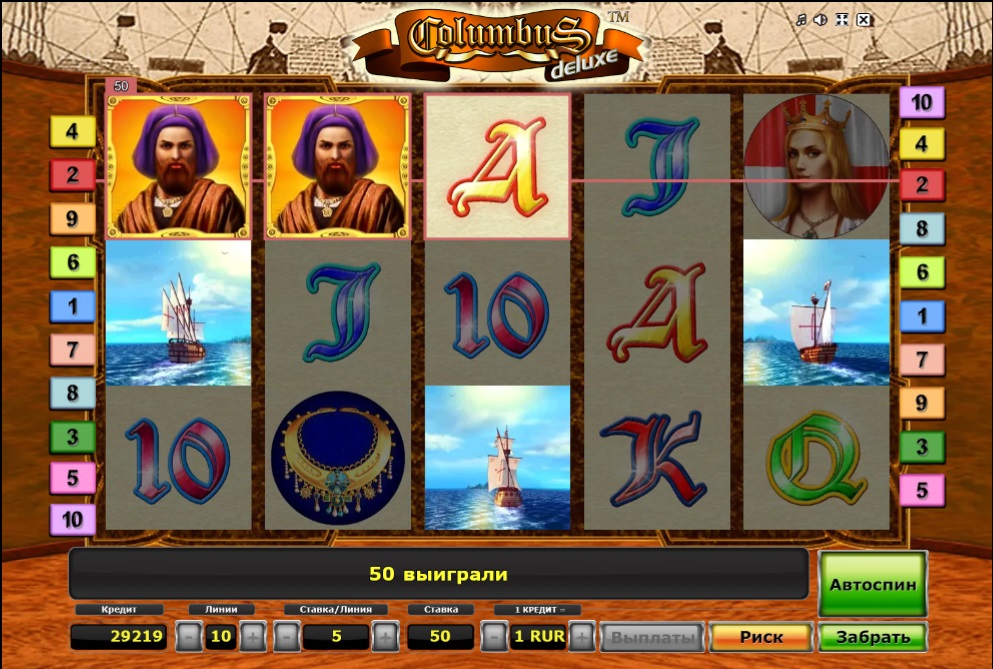Toggle the speaker sound icon
Image resolution: width=993 pixels, height=669 pixels.
pyautogui.click(x=820, y=19)
